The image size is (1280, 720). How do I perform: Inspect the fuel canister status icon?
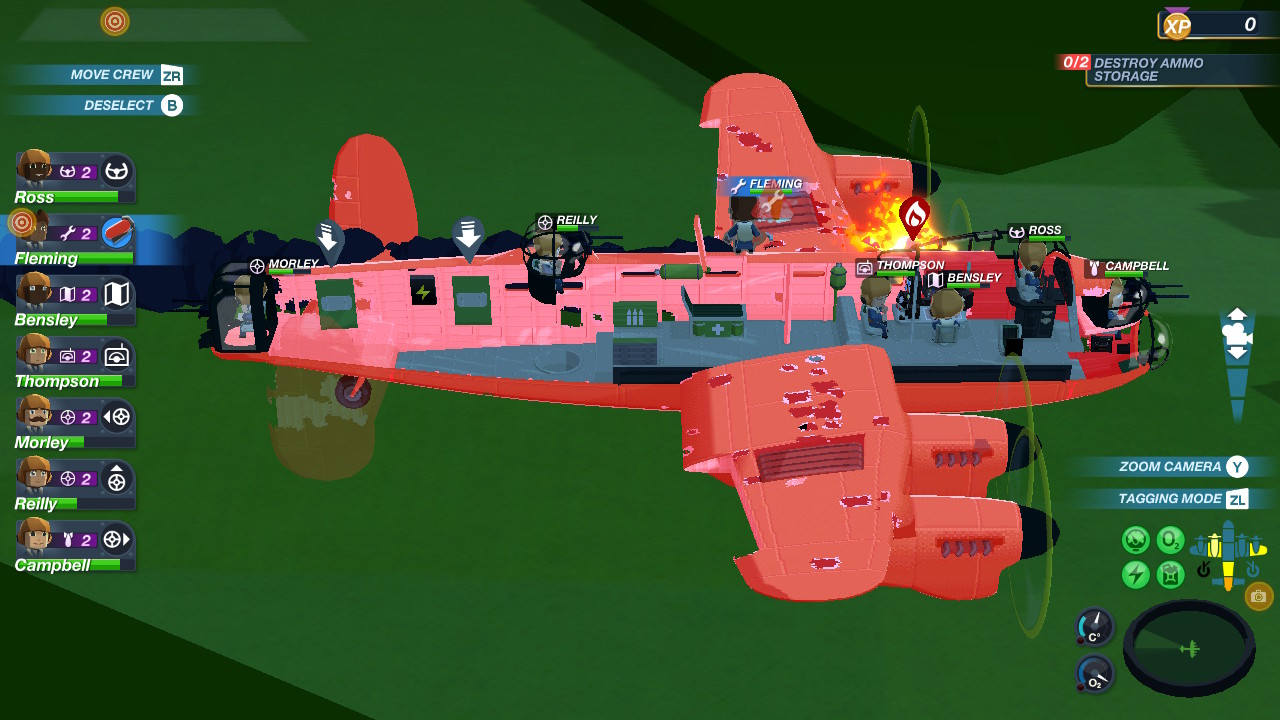(1169, 573)
